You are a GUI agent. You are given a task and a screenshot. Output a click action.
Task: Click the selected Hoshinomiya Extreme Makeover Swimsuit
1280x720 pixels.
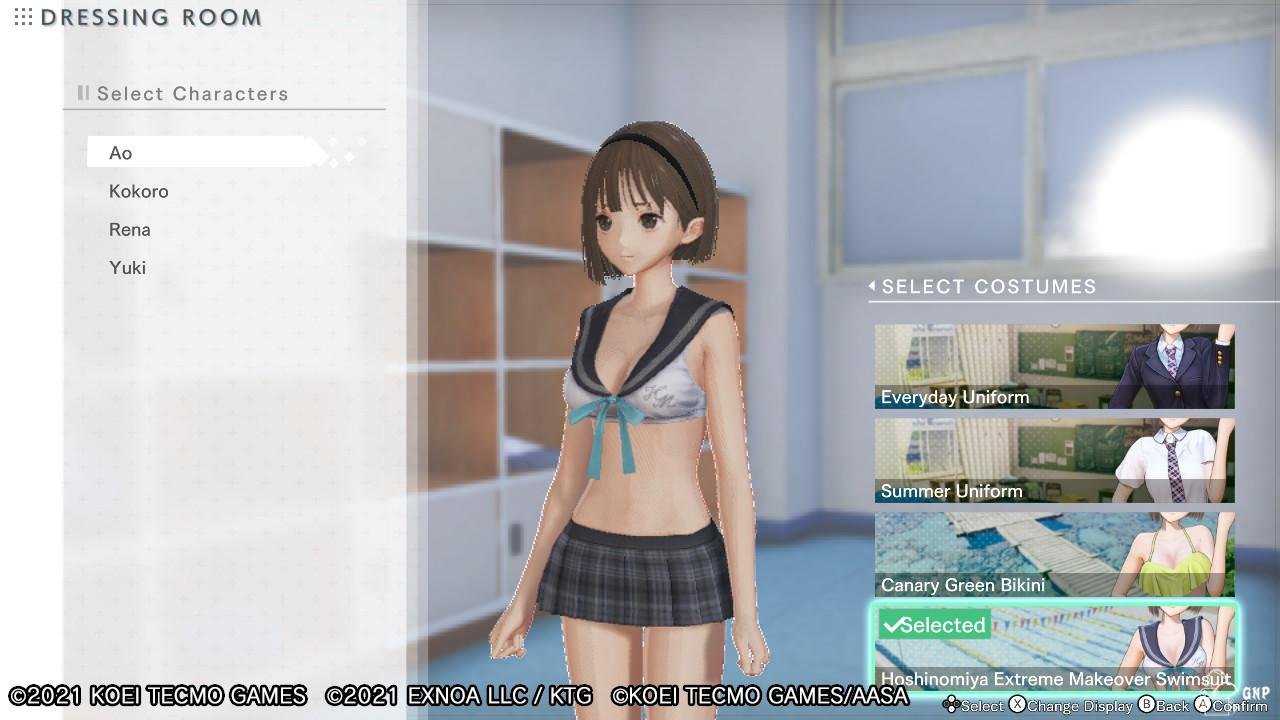pyautogui.click(x=1054, y=648)
